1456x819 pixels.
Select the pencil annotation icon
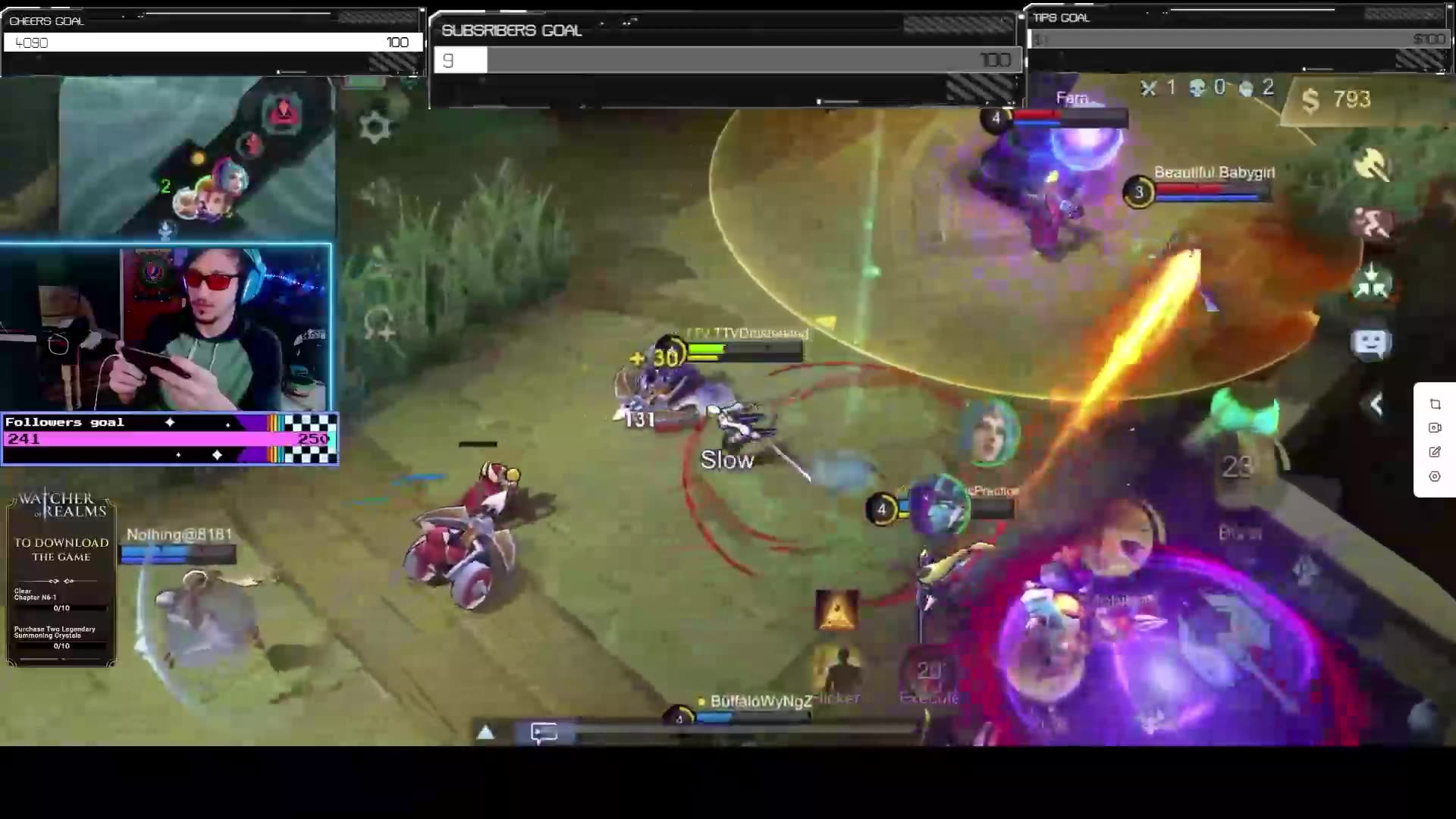click(x=1434, y=451)
